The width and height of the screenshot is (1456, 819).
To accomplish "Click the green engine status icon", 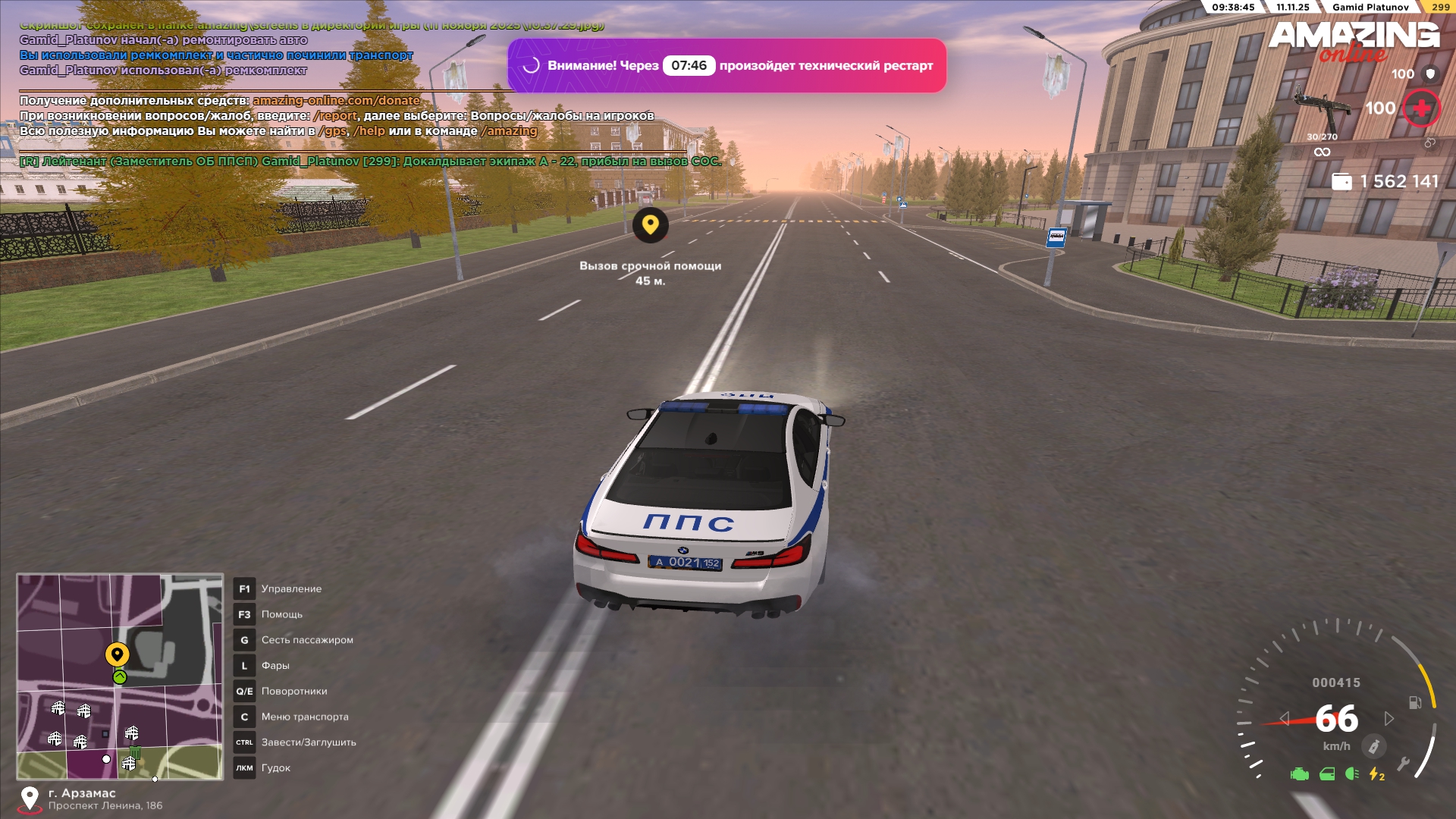I will click(1299, 774).
